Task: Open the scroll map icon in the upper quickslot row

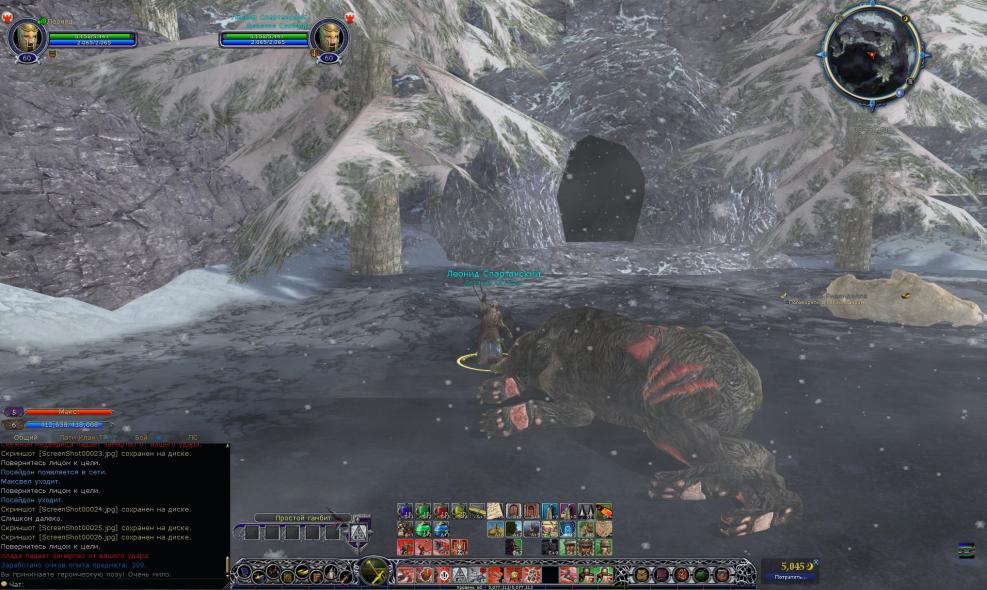Action: (494, 511)
